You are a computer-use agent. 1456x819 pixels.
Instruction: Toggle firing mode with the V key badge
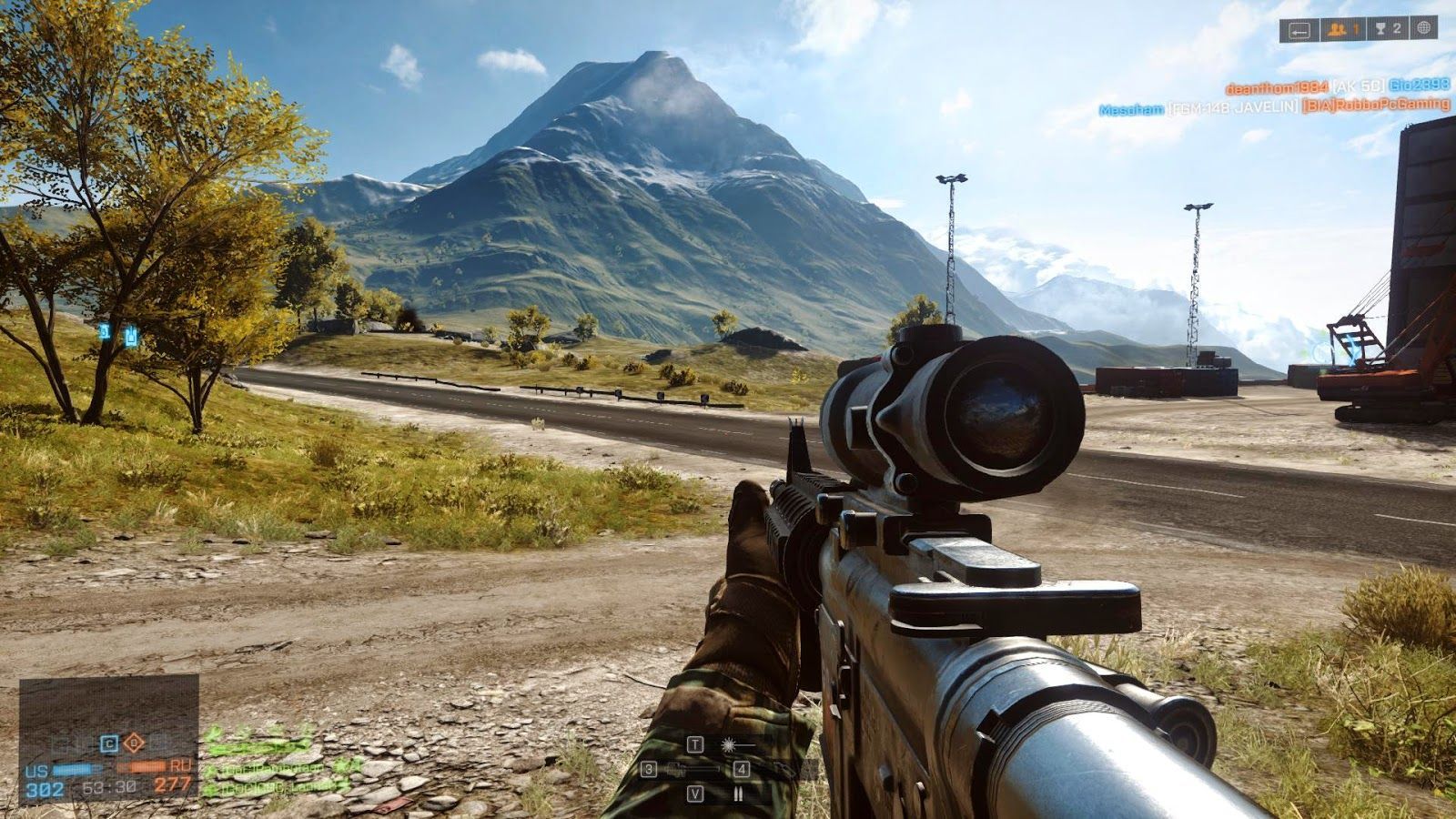[x=695, y=793]
